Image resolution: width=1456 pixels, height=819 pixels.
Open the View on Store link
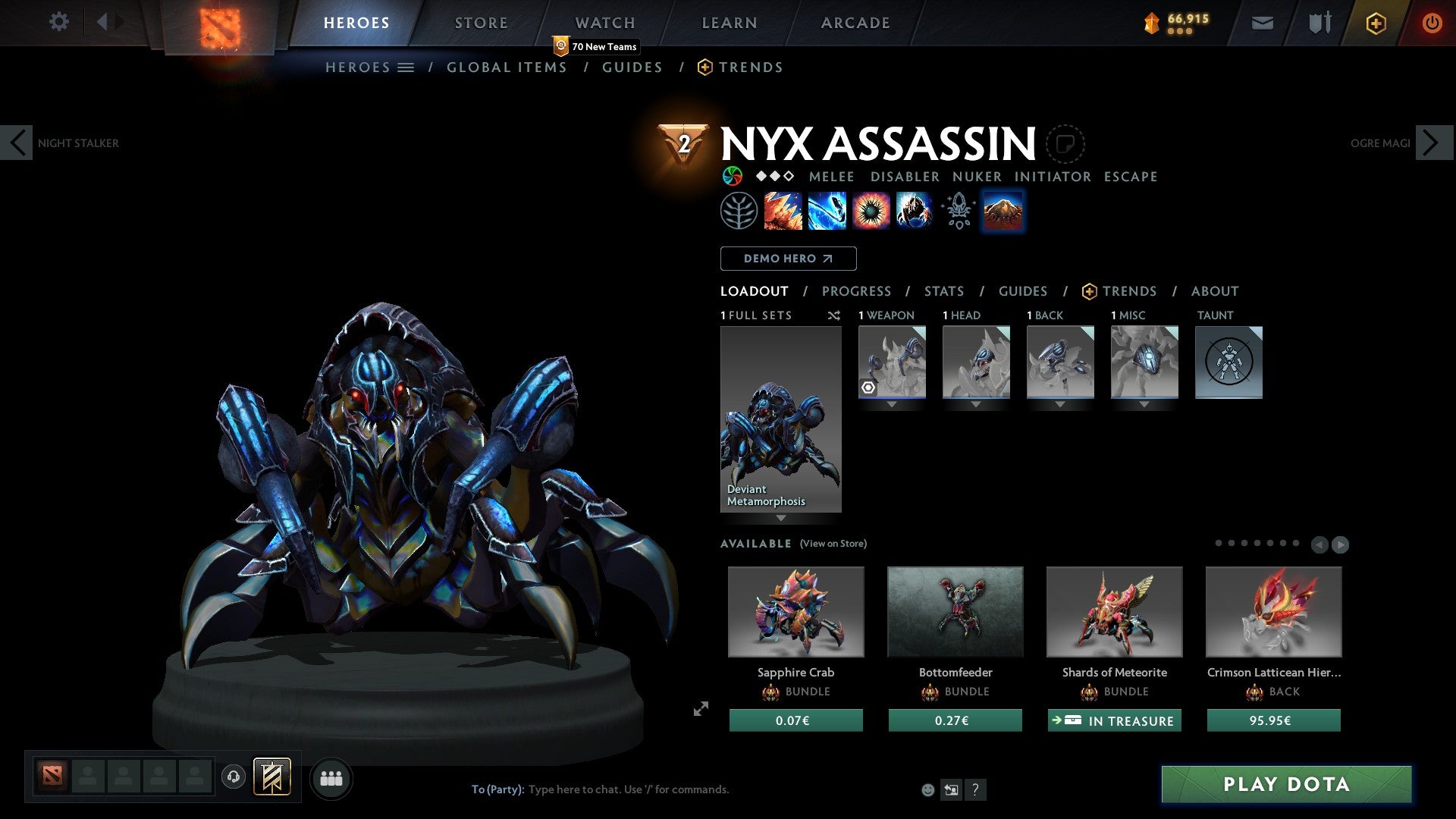(x=833, y=544)
